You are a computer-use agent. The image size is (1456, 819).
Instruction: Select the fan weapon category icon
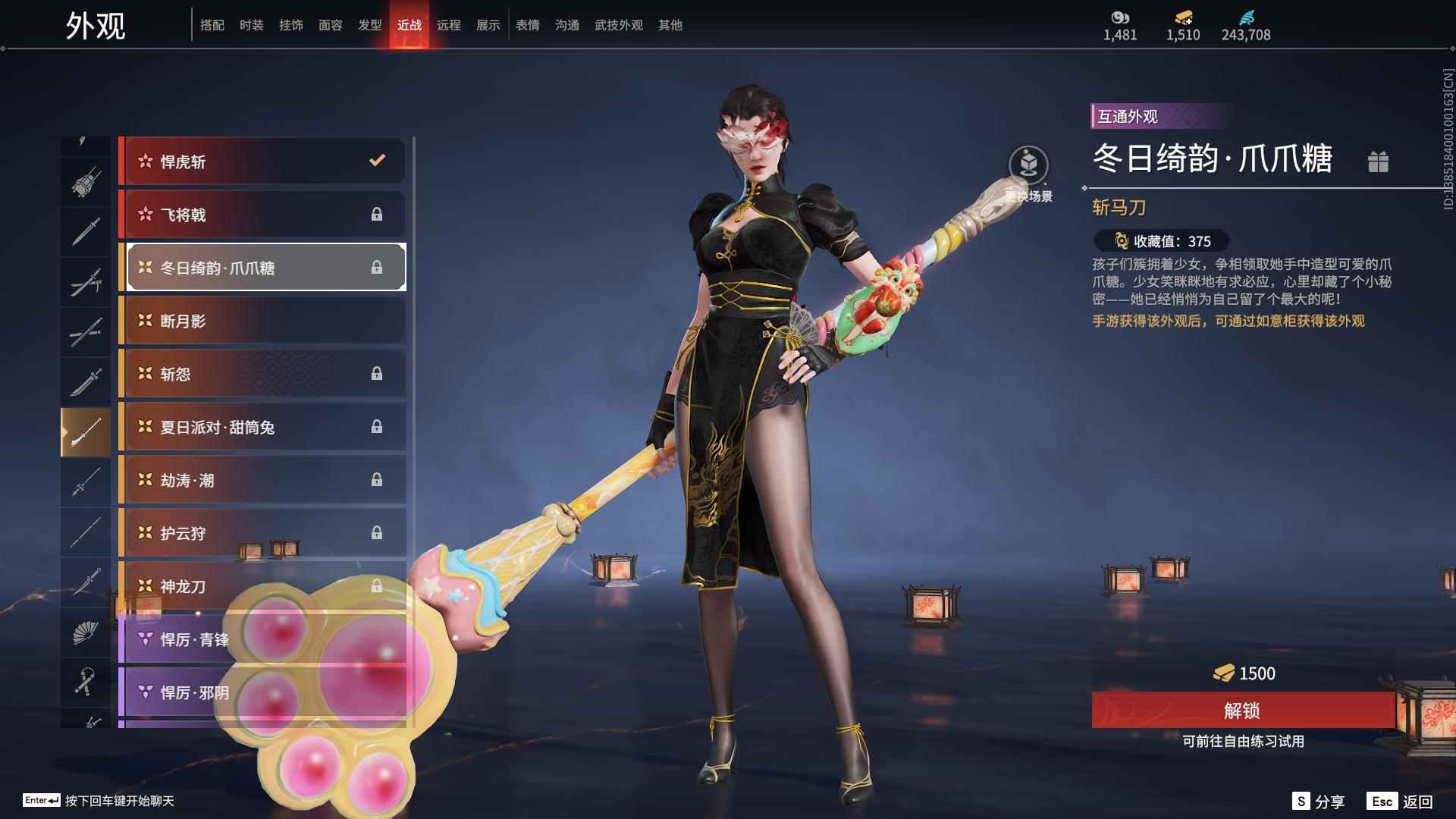coord(85,632)
